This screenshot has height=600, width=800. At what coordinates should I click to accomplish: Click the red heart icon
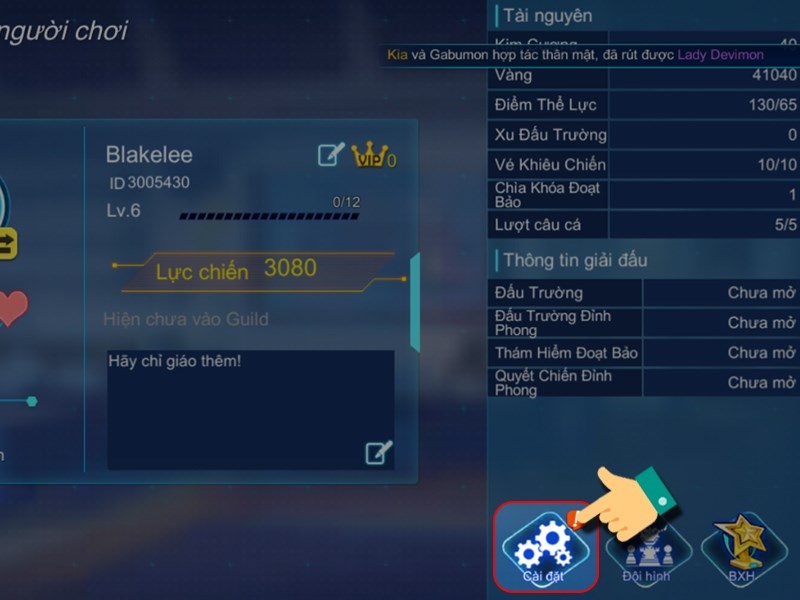(10, 308)
